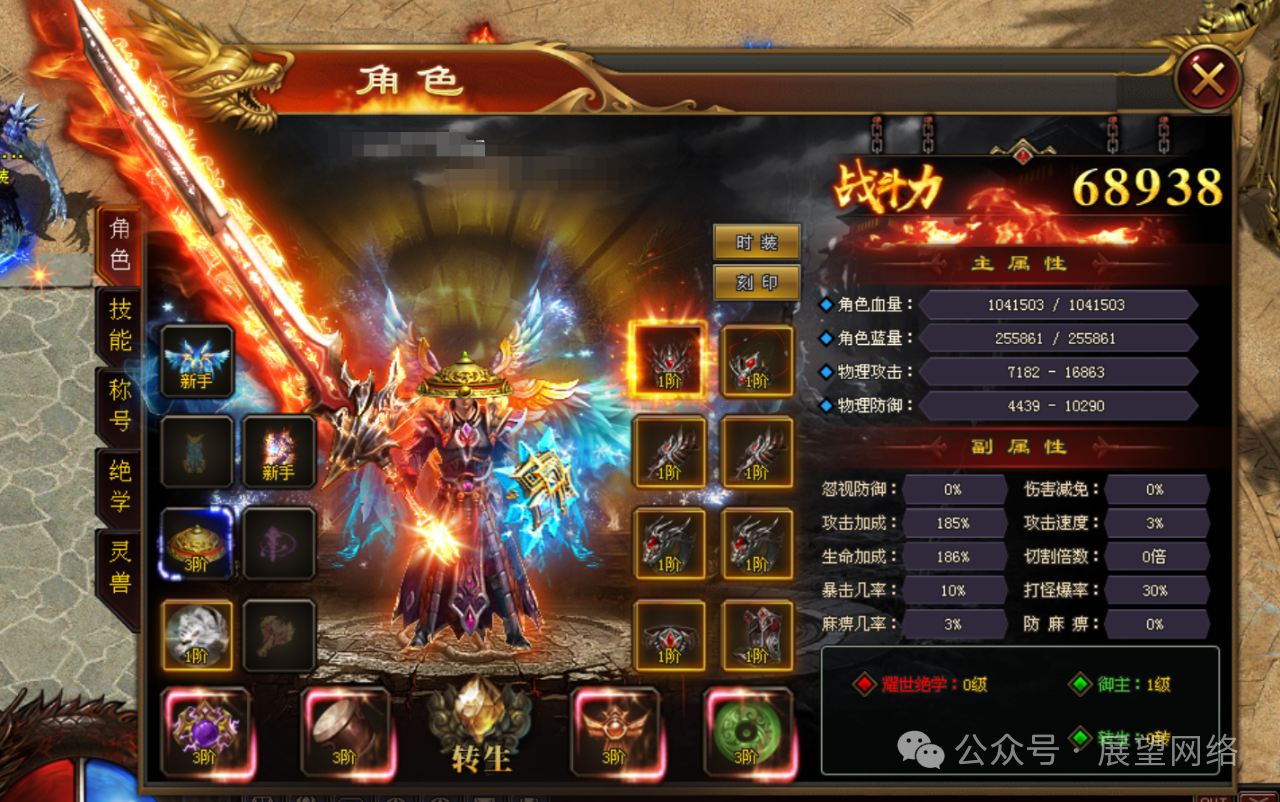
Task: Select the boots 1阶 equipment slot
Action: pyautogui.click(x=757, y=635)
